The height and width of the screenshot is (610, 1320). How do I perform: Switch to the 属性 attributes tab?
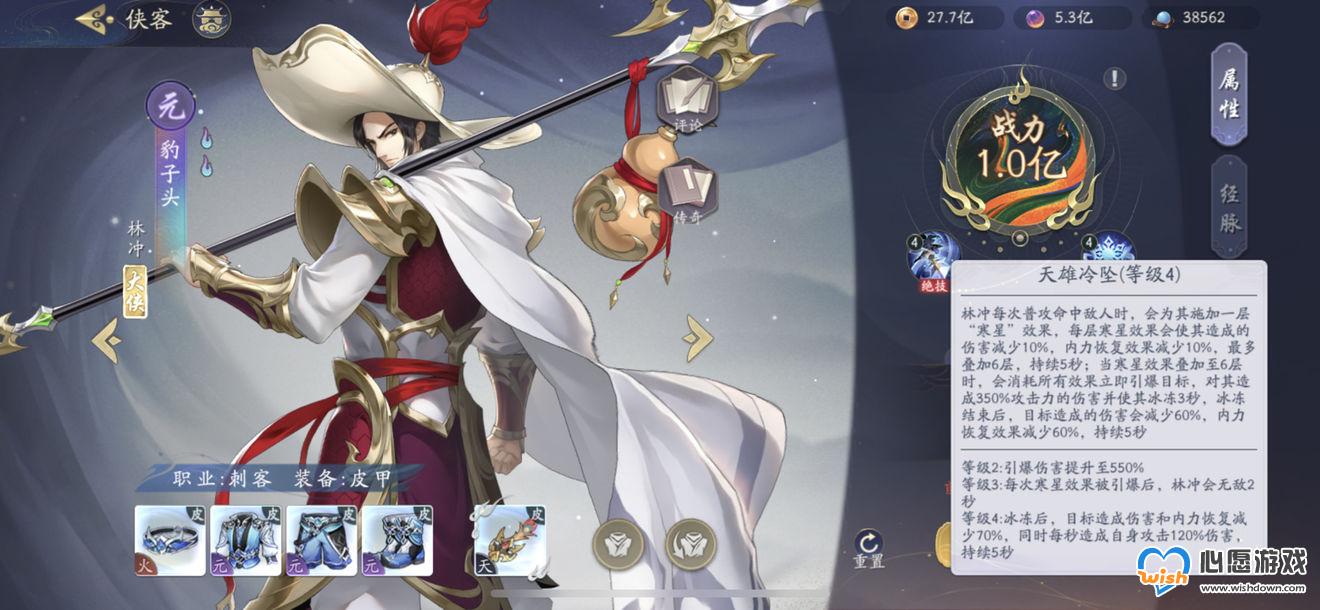pos(1228,95)
